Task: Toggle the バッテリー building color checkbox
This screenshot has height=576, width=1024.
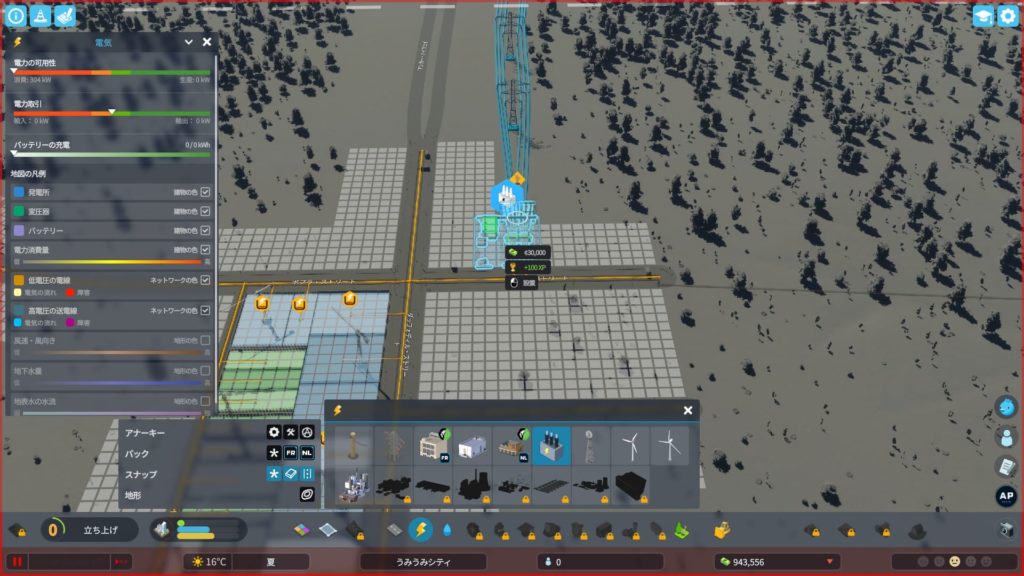Action: click(x=205, y=230)
